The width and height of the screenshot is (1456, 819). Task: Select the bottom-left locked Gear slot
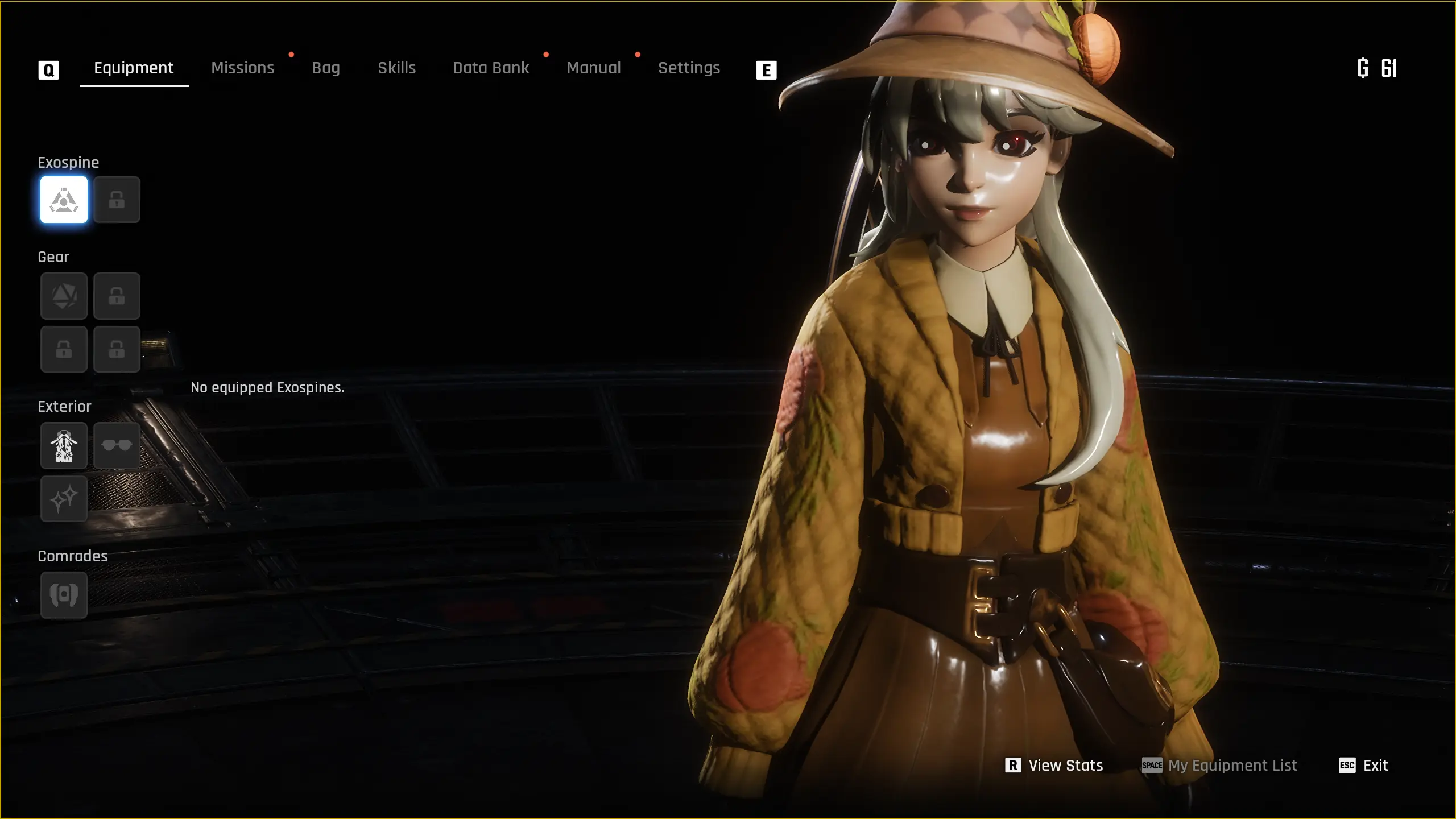(x=63, y=349)
